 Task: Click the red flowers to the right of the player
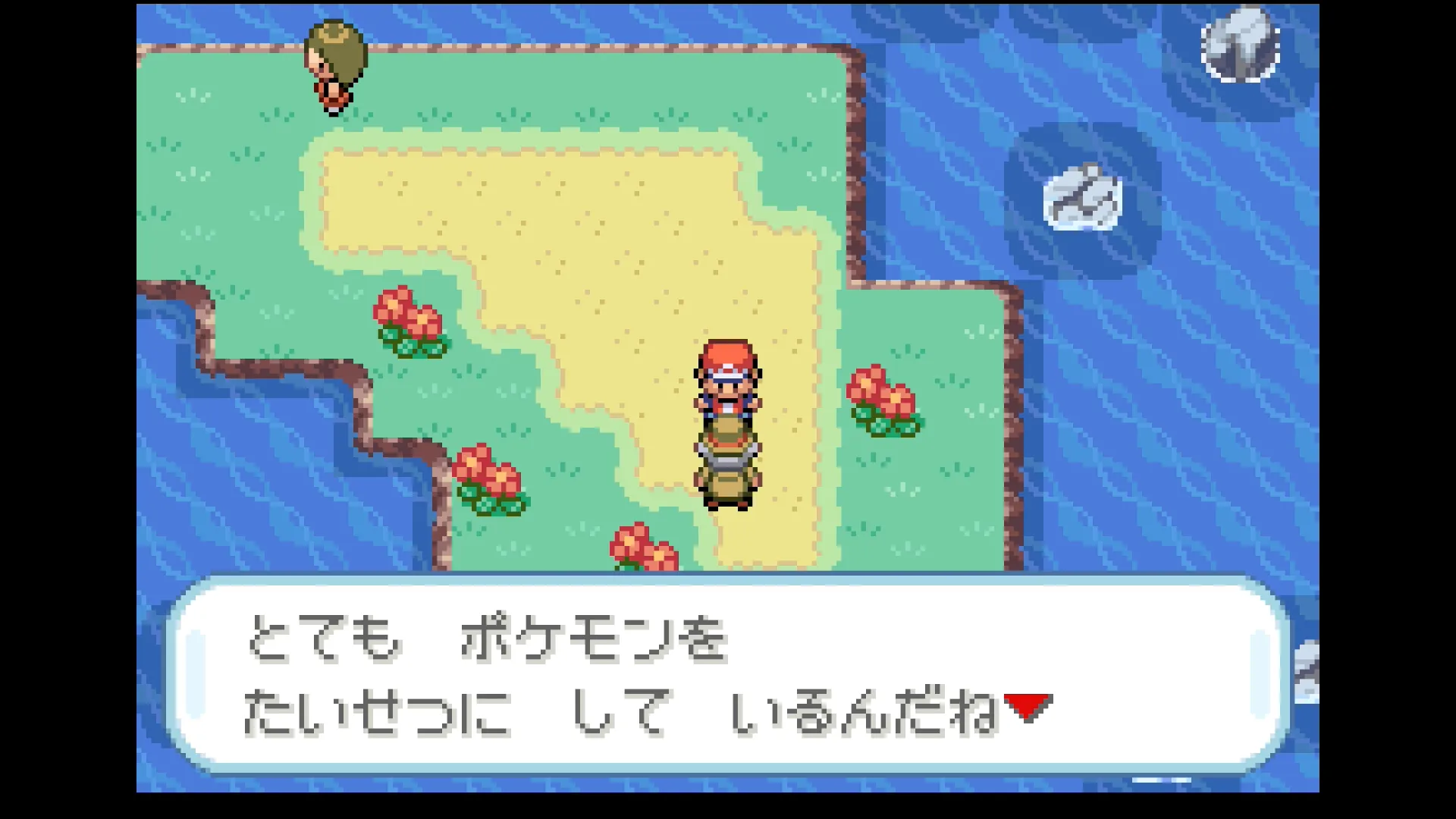883,402
